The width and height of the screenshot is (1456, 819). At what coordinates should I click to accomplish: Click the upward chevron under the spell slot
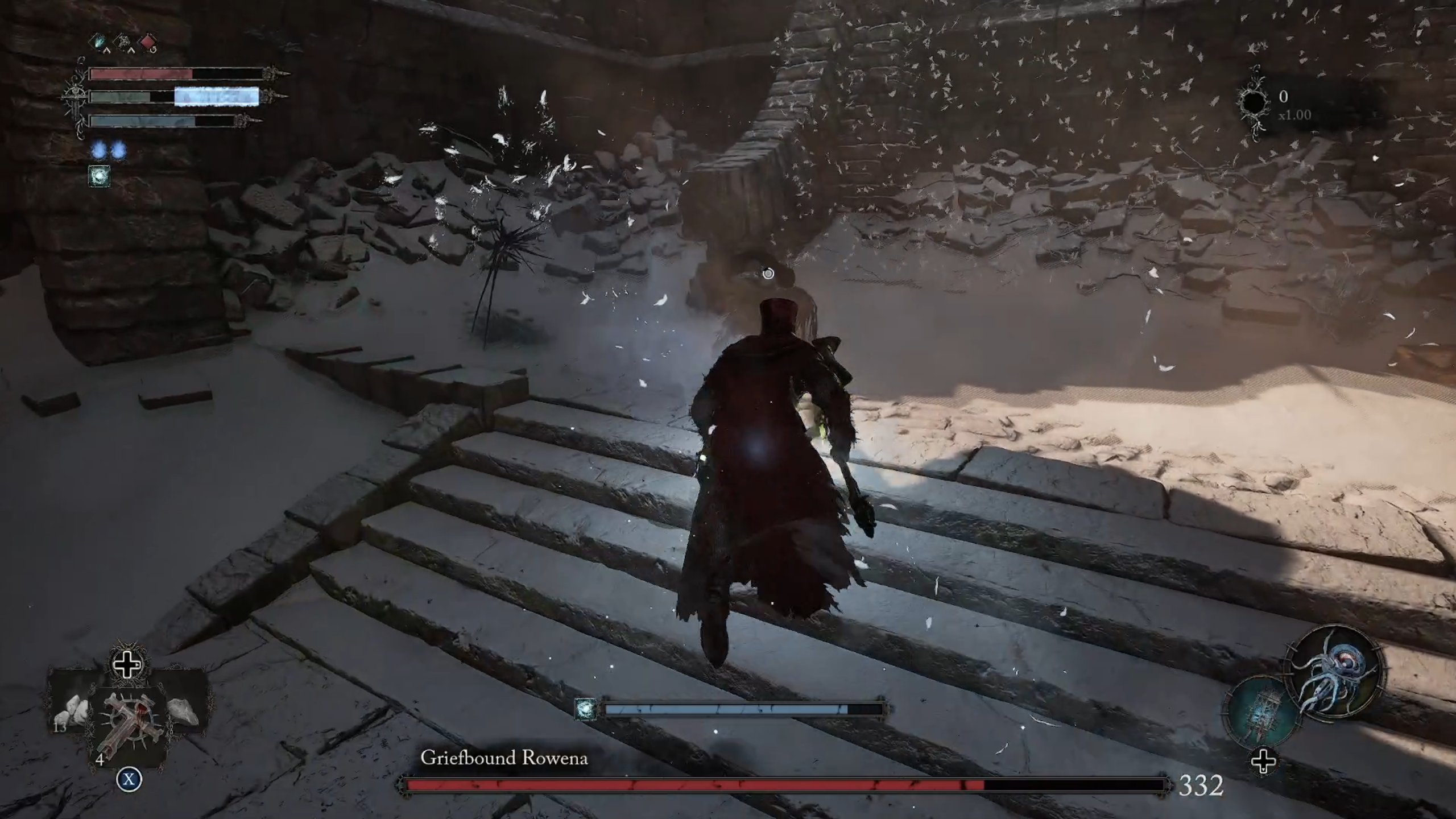point(106,50)
